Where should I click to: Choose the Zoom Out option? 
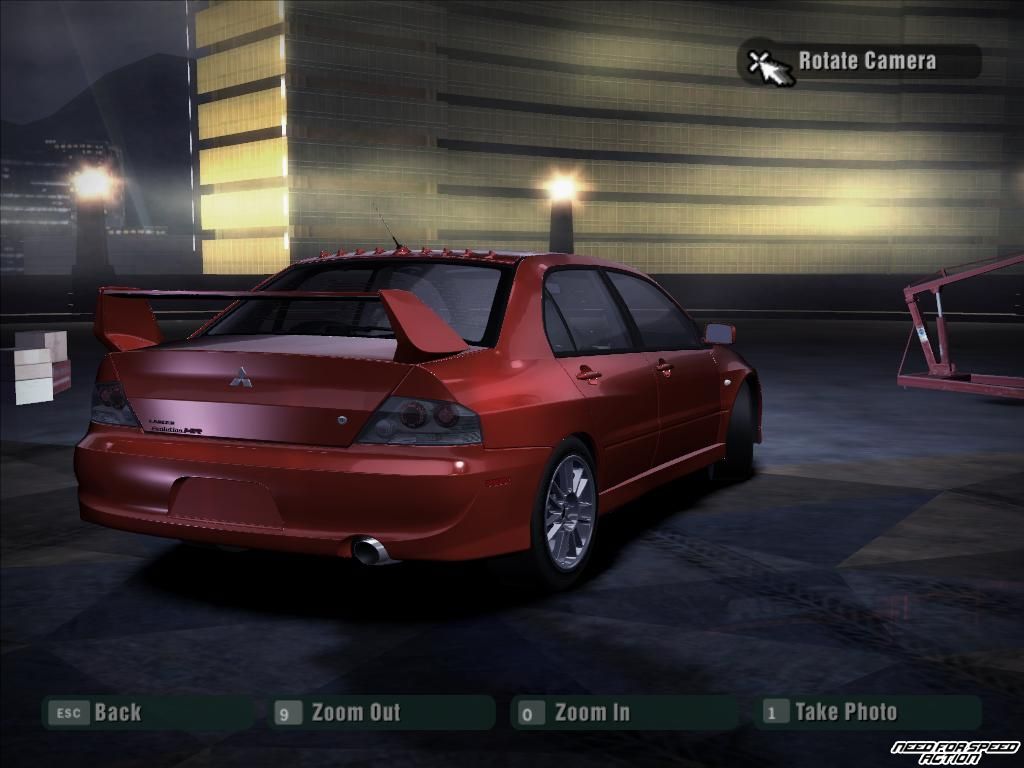(354, 713)
